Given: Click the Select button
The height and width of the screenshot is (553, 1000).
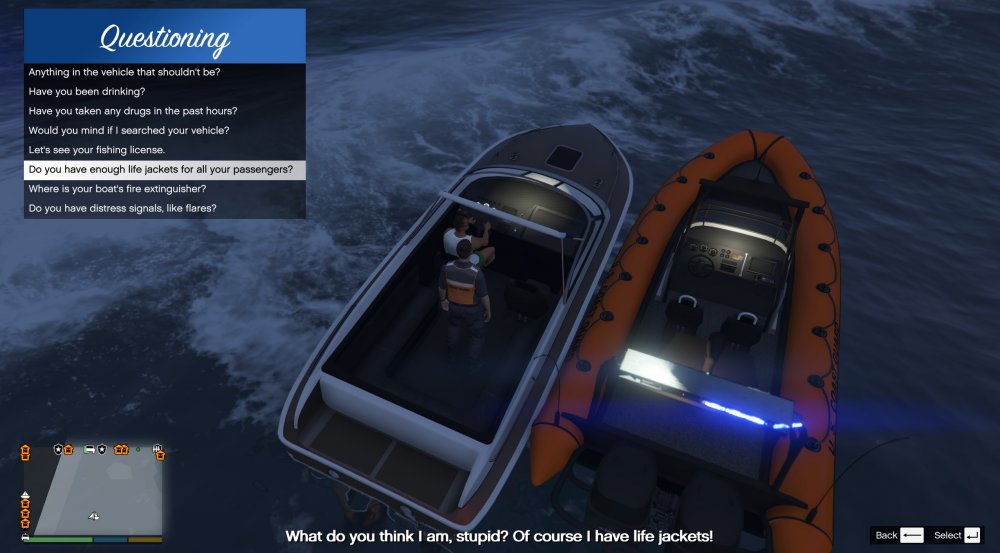Looking at the screenshot, I should tap(956, 536).
